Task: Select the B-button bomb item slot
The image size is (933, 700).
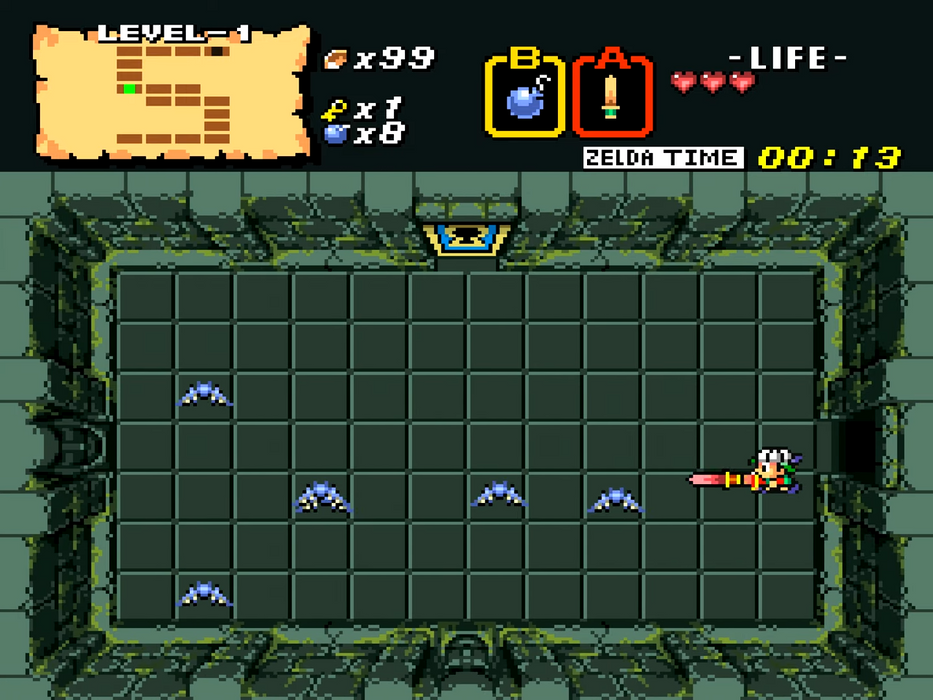Action: pos(524,95)
